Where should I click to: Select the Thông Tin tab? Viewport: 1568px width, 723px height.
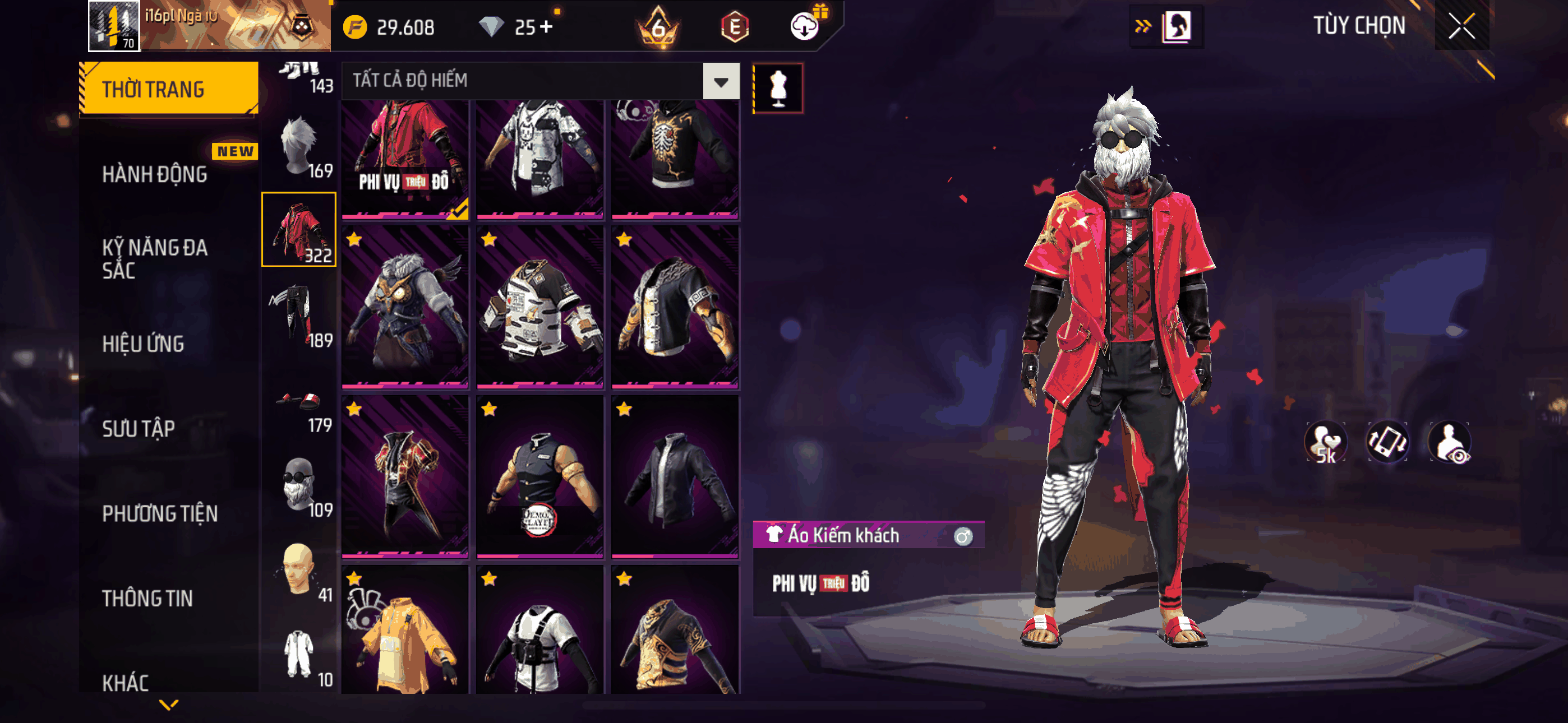[147, 598]
